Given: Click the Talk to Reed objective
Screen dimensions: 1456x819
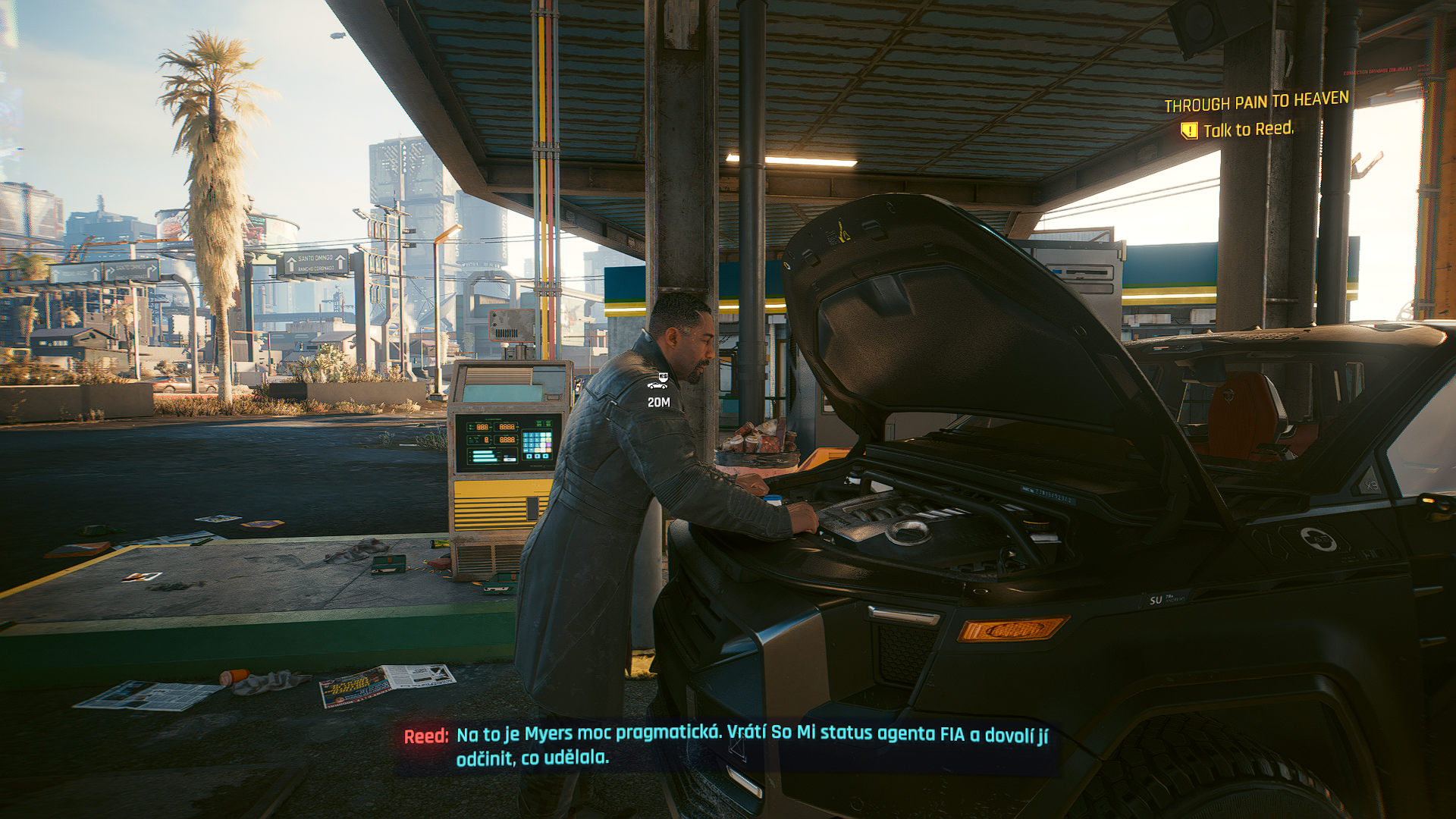Looking at the screenshot, I should [1247, 130].
